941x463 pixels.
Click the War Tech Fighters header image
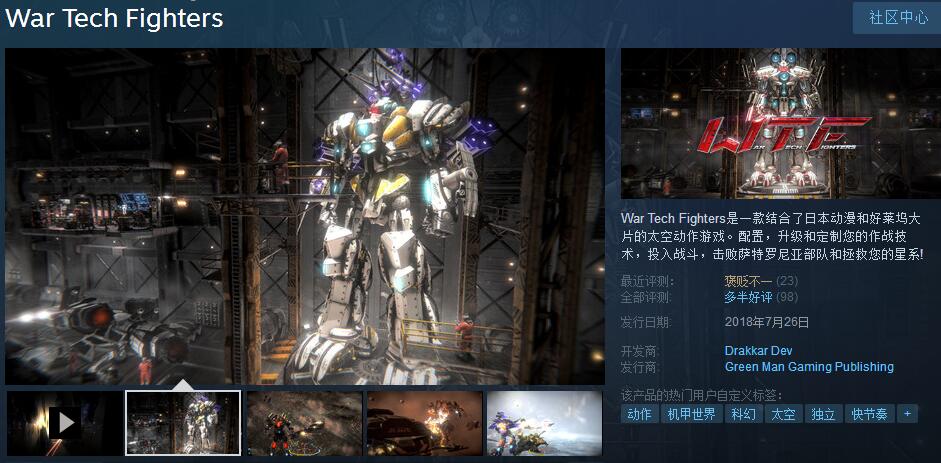click(x=779, y=123)
